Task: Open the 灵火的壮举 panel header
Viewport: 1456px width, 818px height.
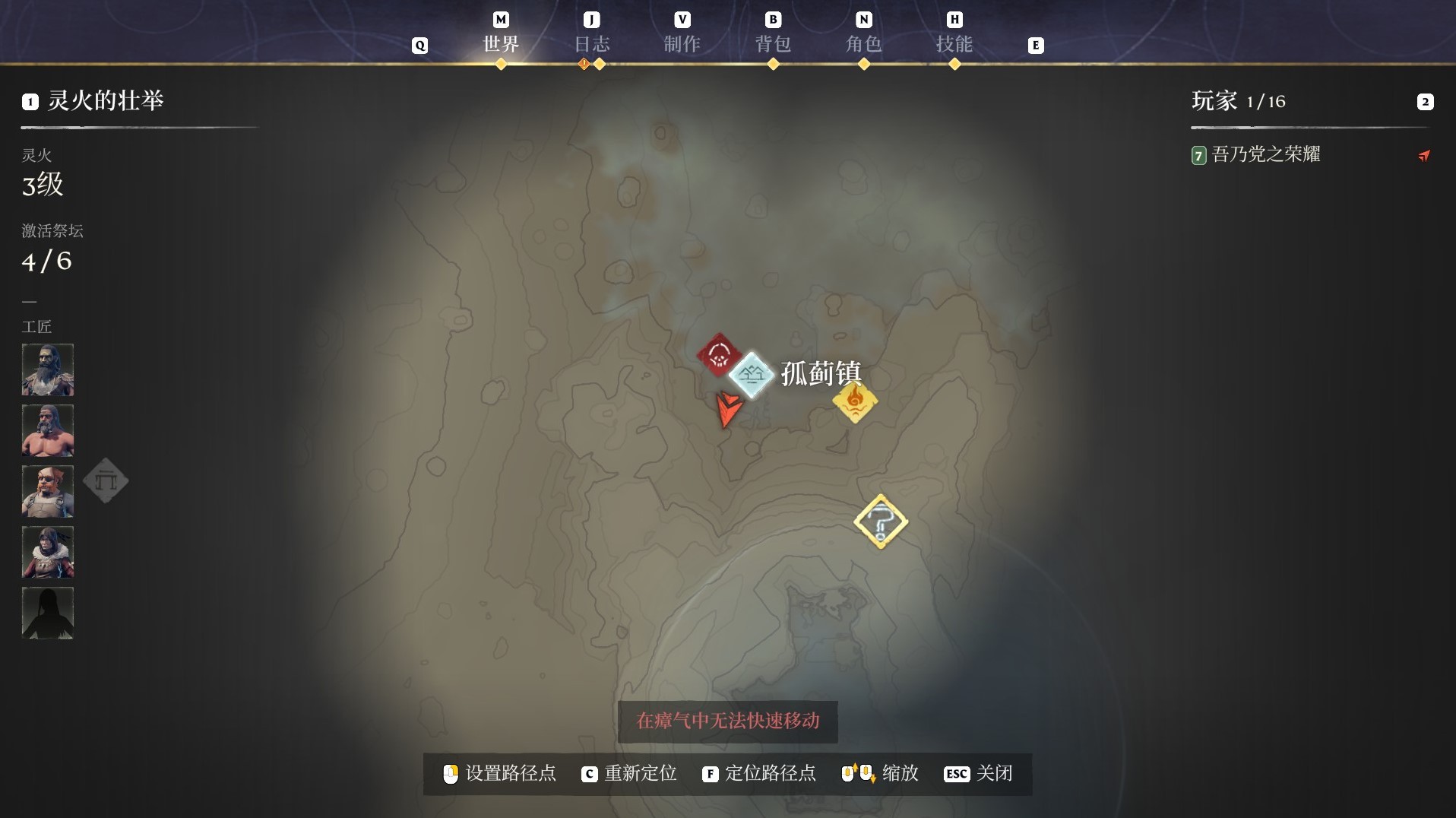Action: click(x=106, y=101)
